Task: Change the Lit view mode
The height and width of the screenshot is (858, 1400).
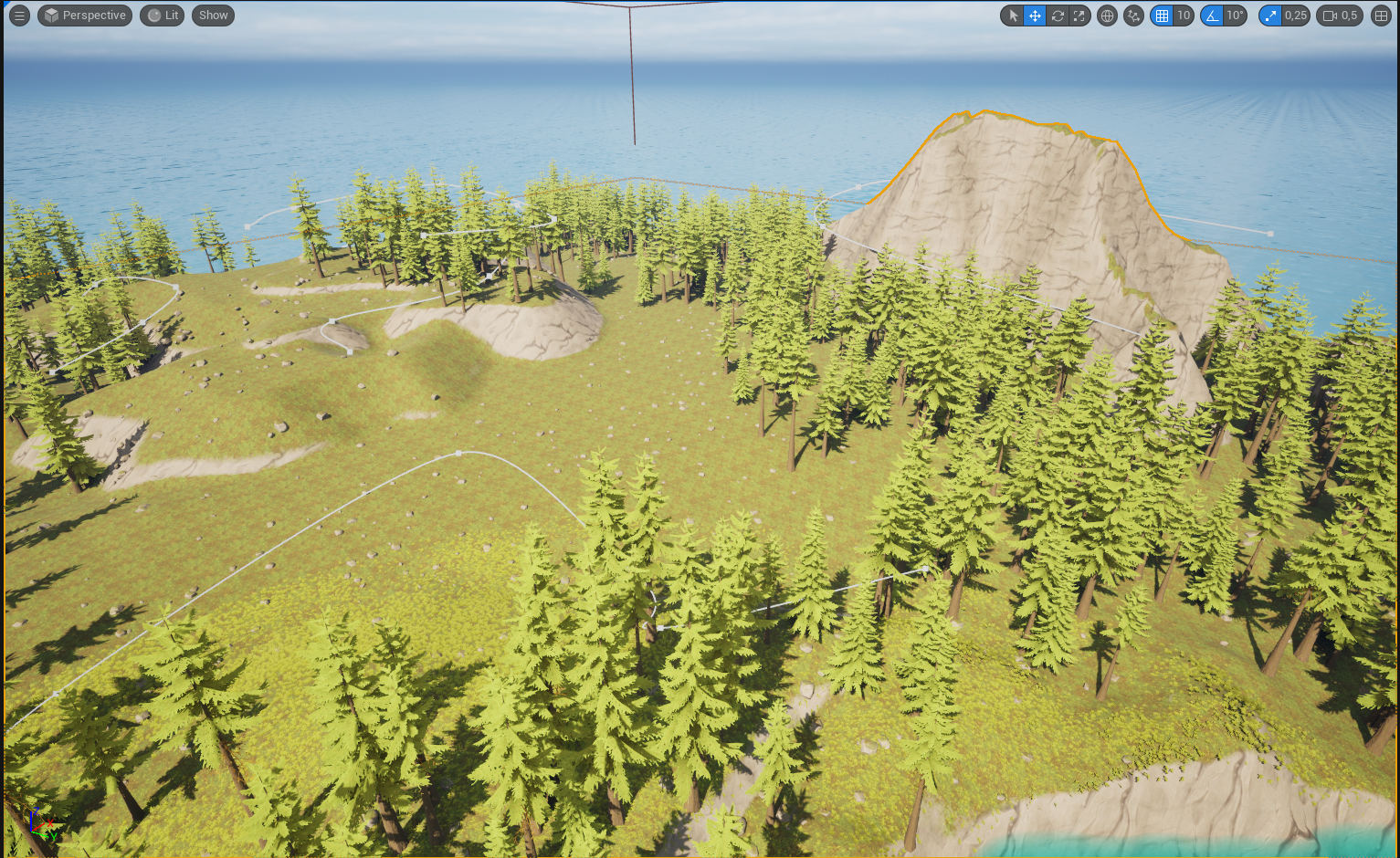Action: [x=163, y=16]
